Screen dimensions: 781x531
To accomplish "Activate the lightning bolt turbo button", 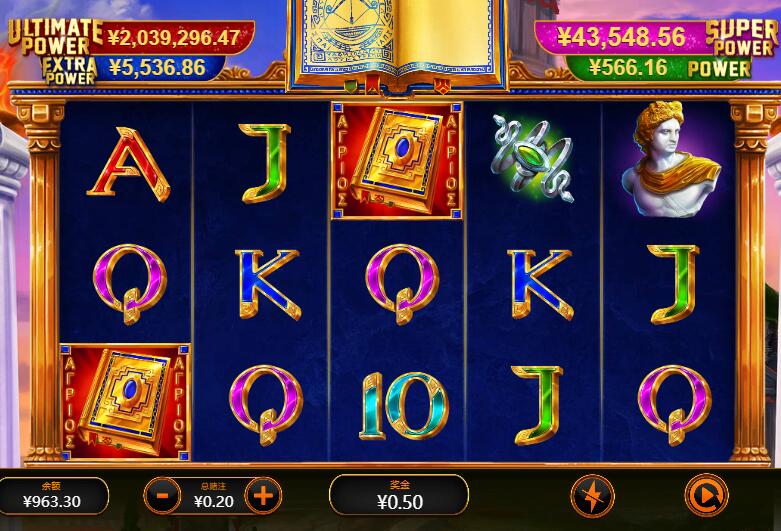I will click(x=592, y=495).
